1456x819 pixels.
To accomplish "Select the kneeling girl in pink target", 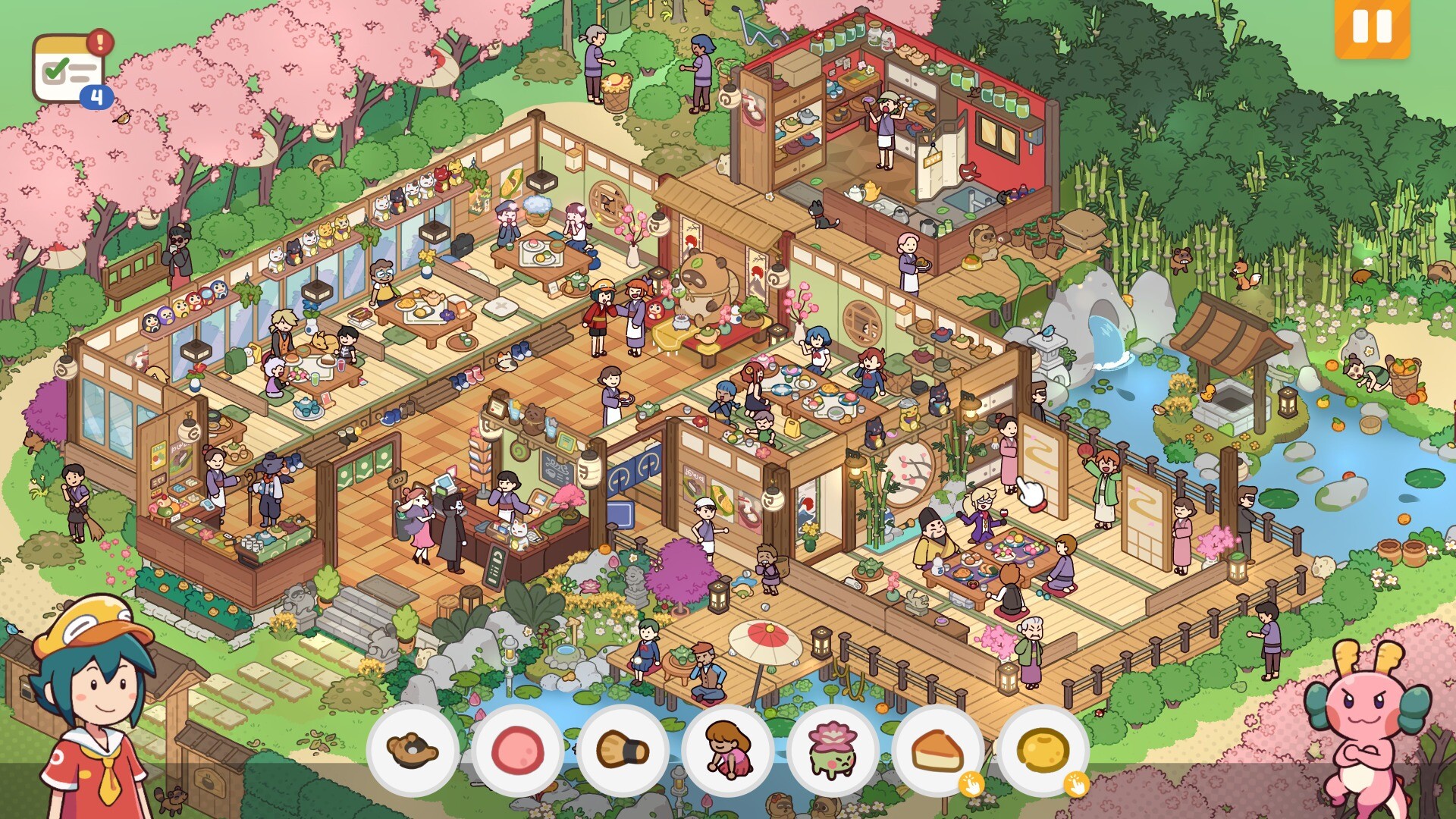I will pos(728,750).
